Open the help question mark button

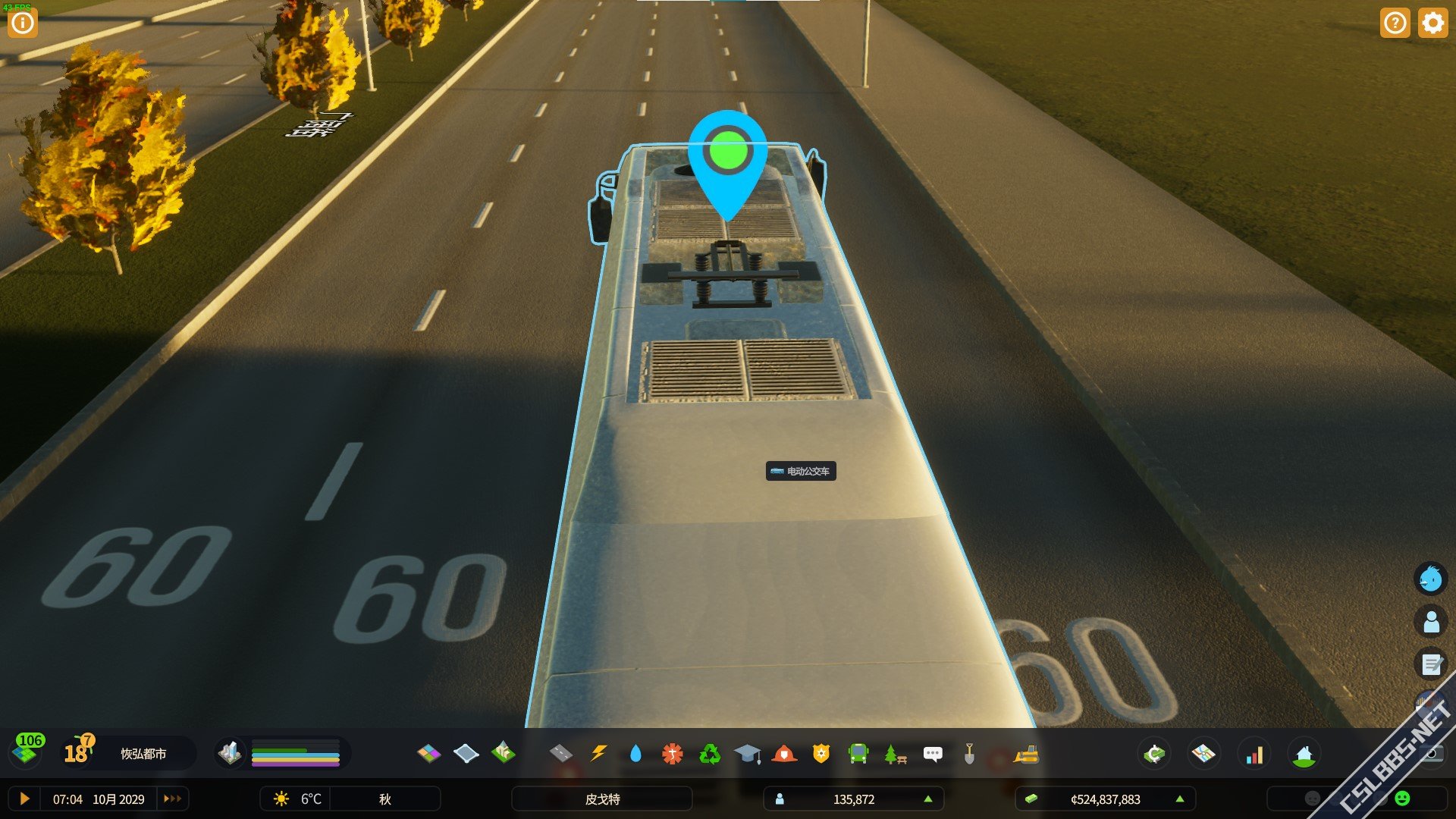(x=1395, y=23)
